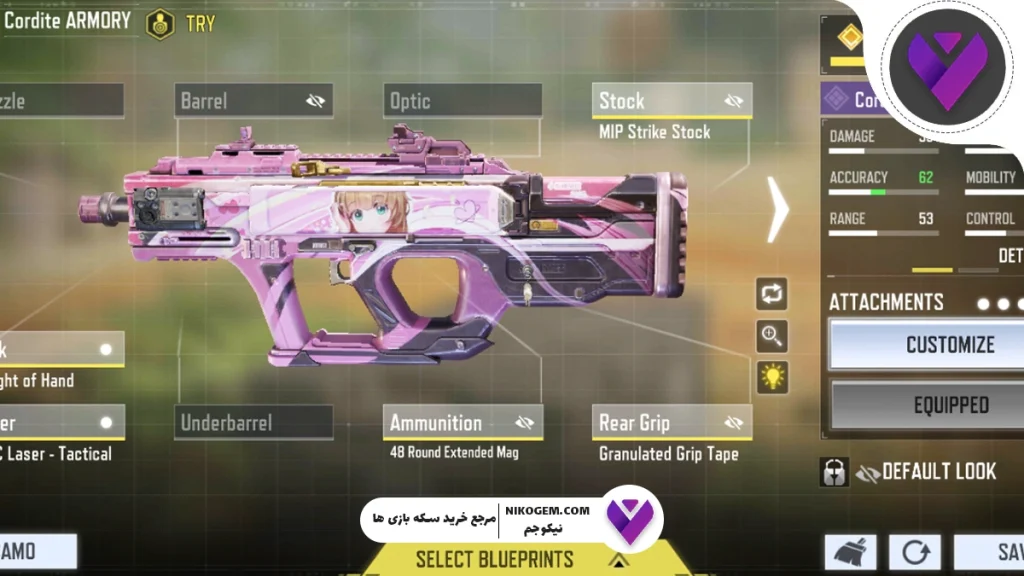Click the rotate weapon icon
This screenshot has height=576, width=1024.
pyautogui.click(x=772, y=294)
